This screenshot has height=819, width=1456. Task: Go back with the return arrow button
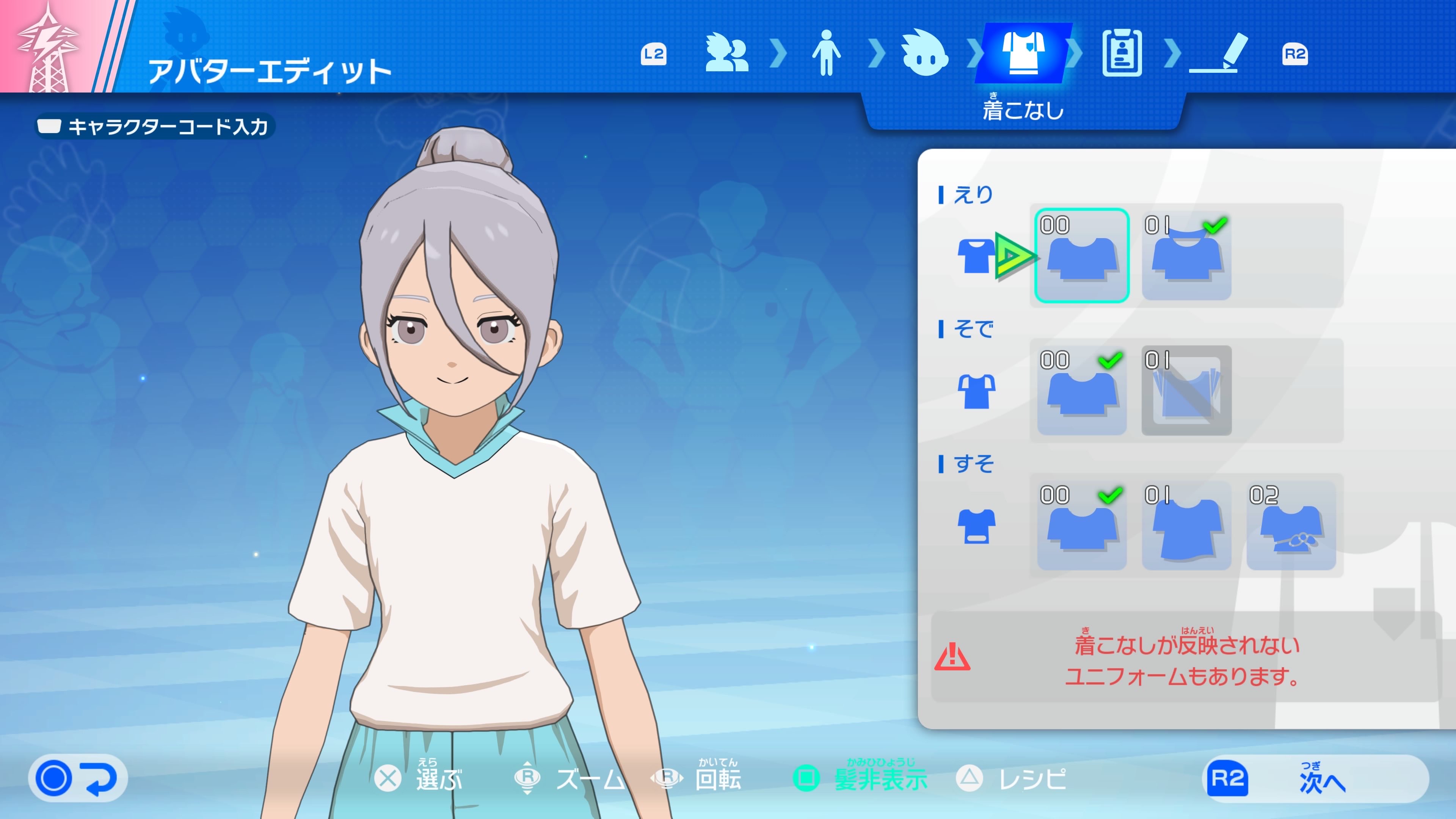[x=78, y=778]
